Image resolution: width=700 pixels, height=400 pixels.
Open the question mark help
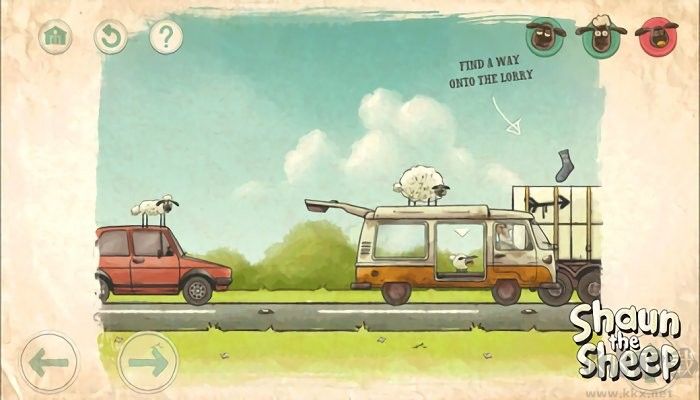click(166, 37)
